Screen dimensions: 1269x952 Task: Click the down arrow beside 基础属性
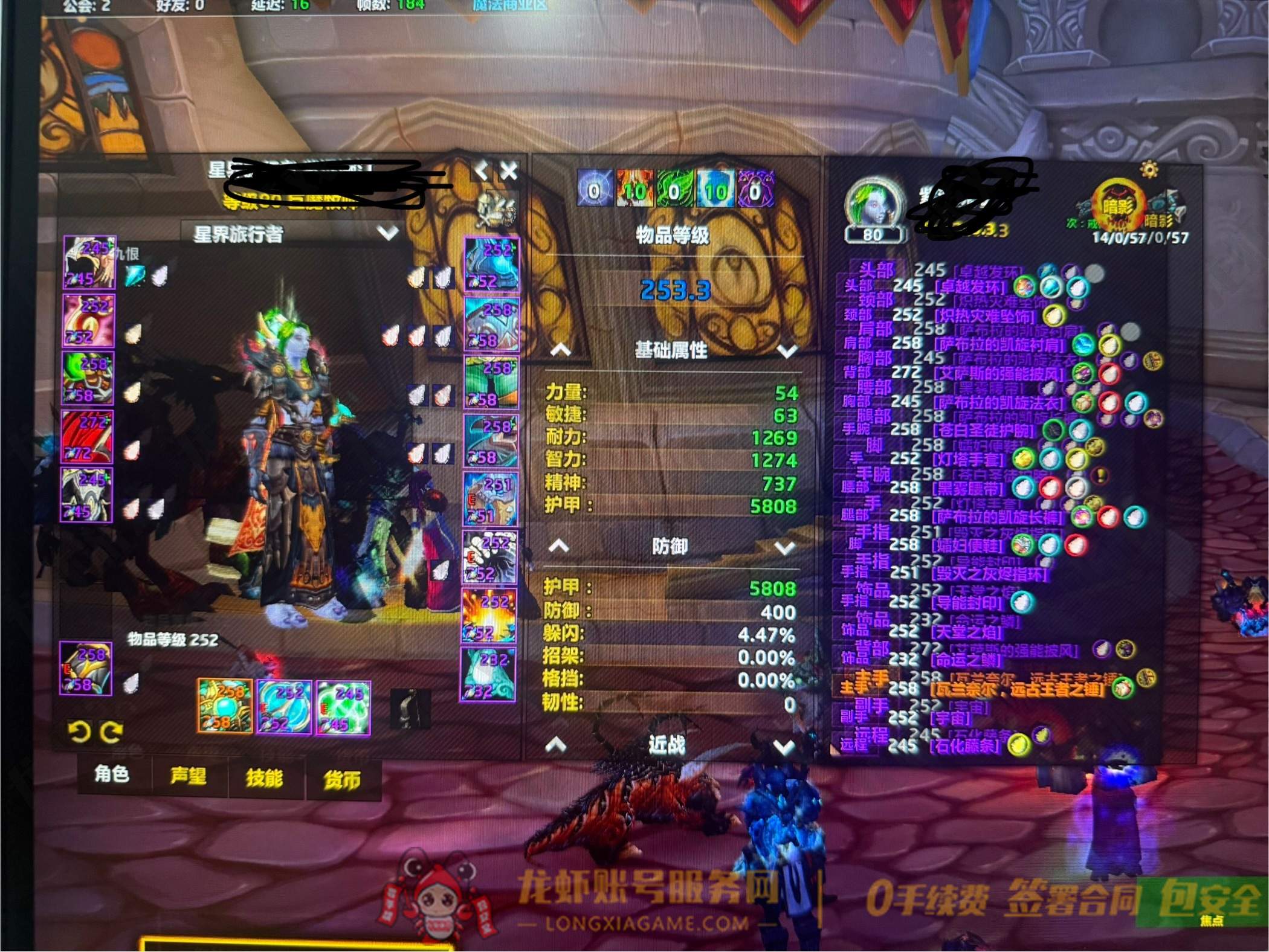786,351
